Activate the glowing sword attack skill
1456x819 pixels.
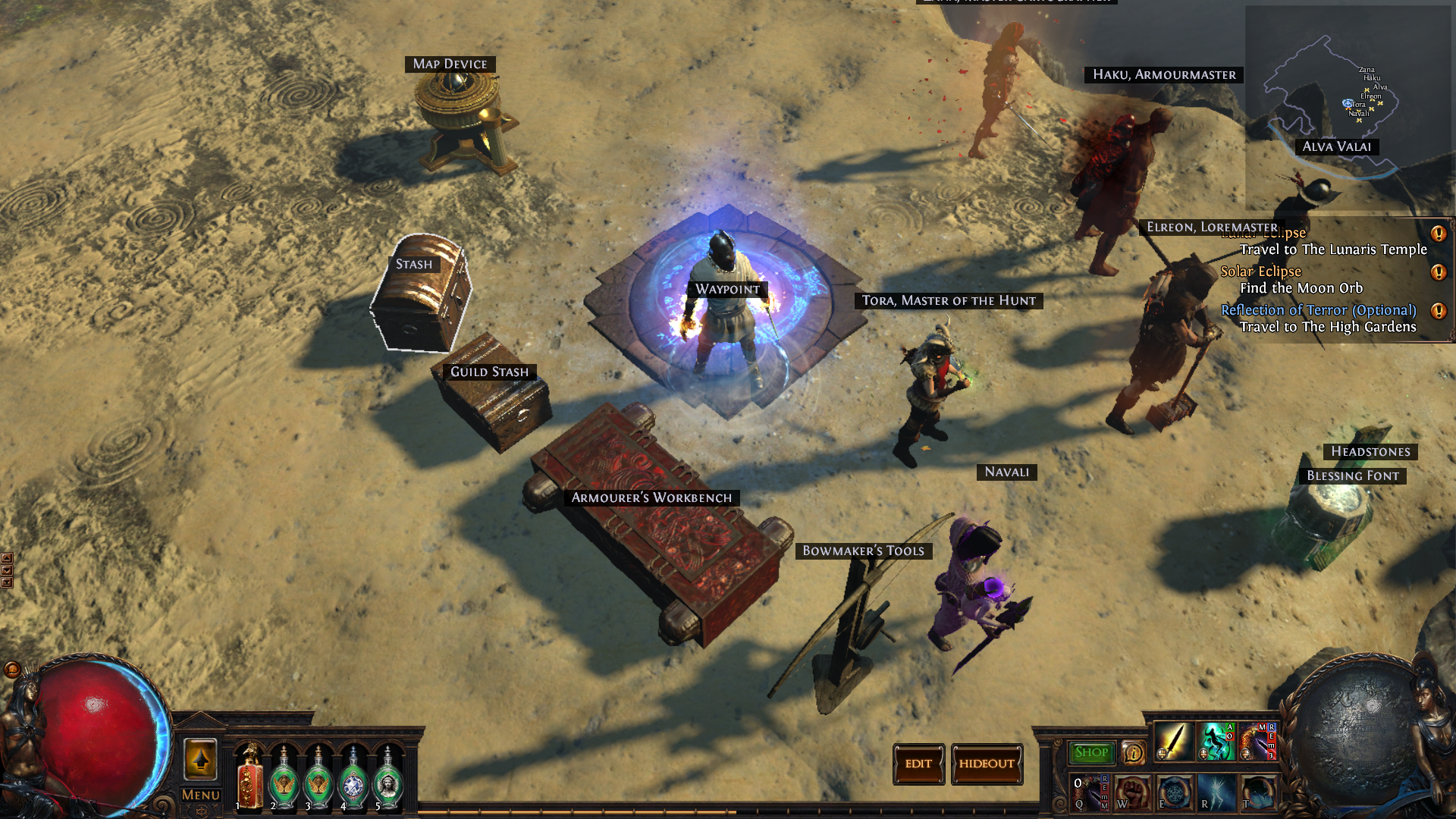[x=1173, y=741]
